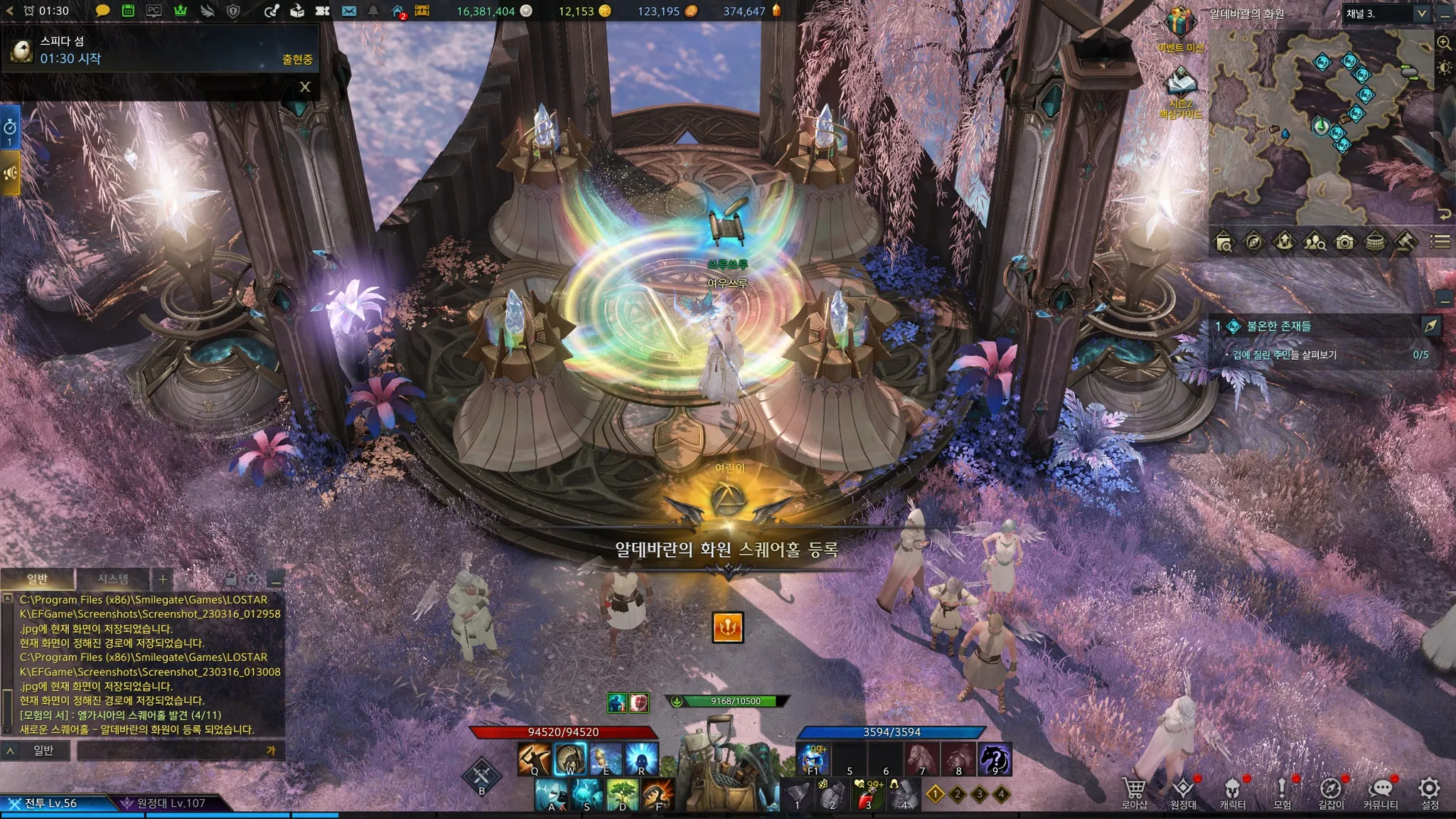Open the 길잡이 guide menu
This screenshot has width=1456, height=819.
tap(1331, 791)
